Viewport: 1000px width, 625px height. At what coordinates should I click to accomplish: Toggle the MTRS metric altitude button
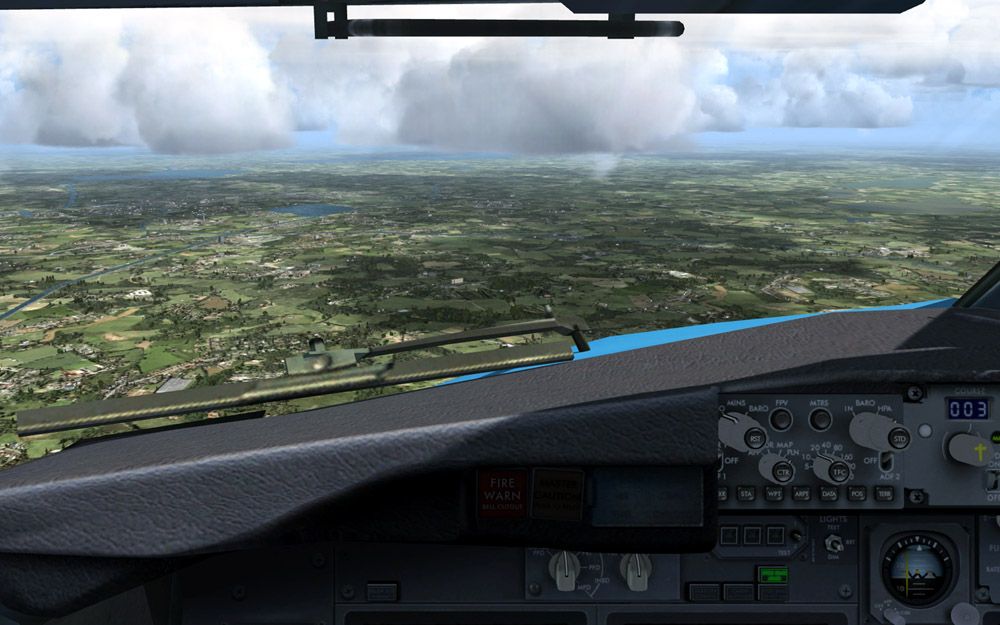click(x=820, y=419)
